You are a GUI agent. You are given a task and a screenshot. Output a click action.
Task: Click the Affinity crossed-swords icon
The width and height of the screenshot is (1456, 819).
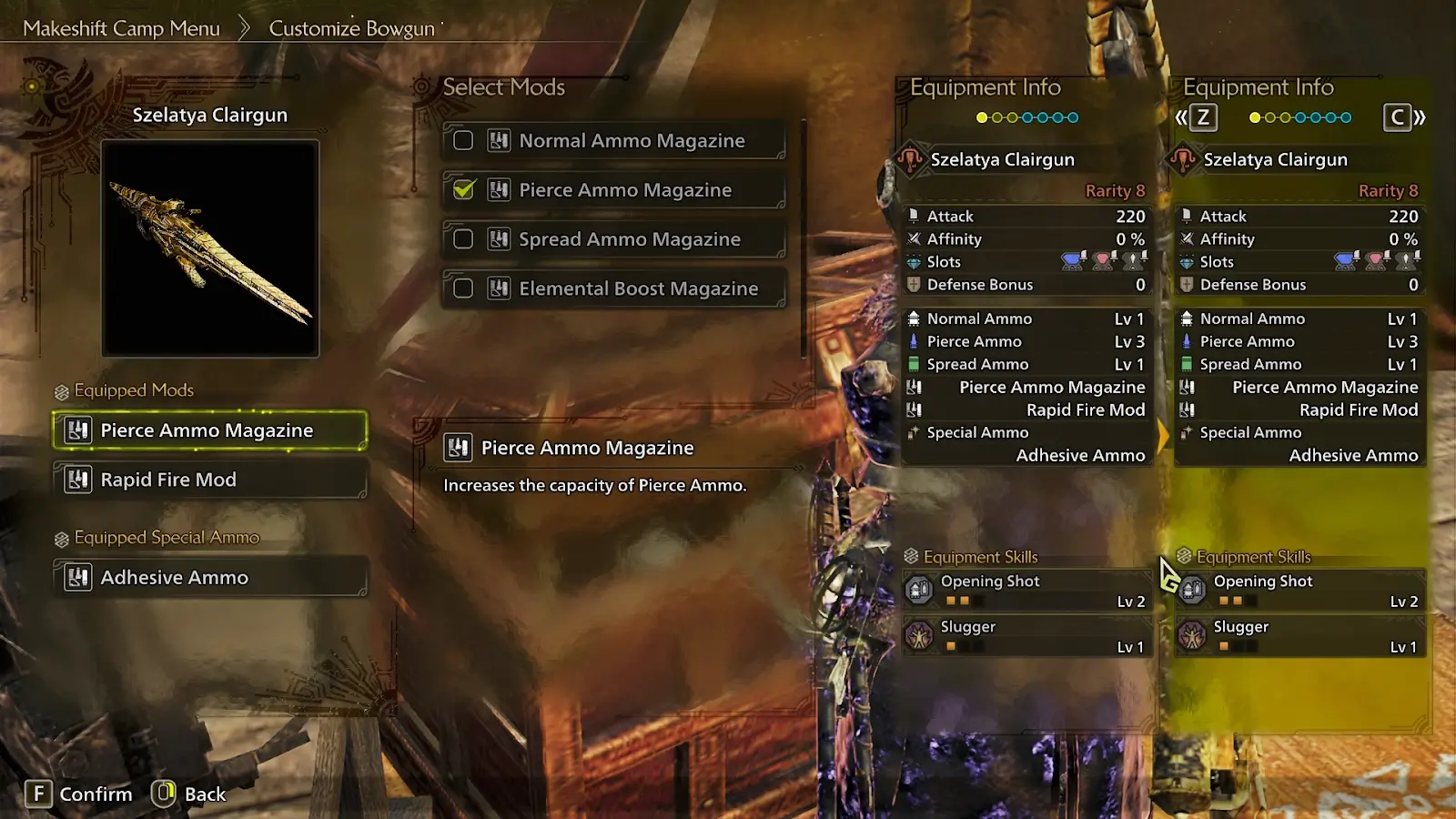(x=914, y=238)
